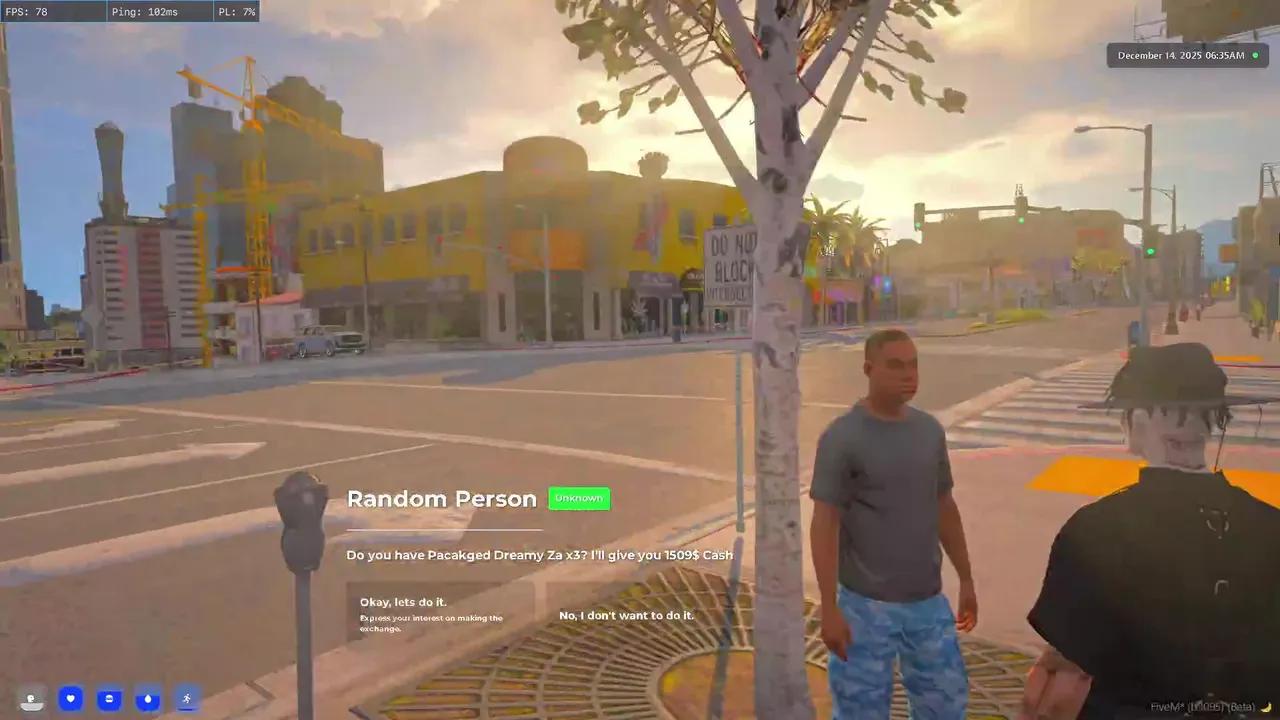Select the running stamina icon
The image size is (1280, 720).
tap(186, 698)
